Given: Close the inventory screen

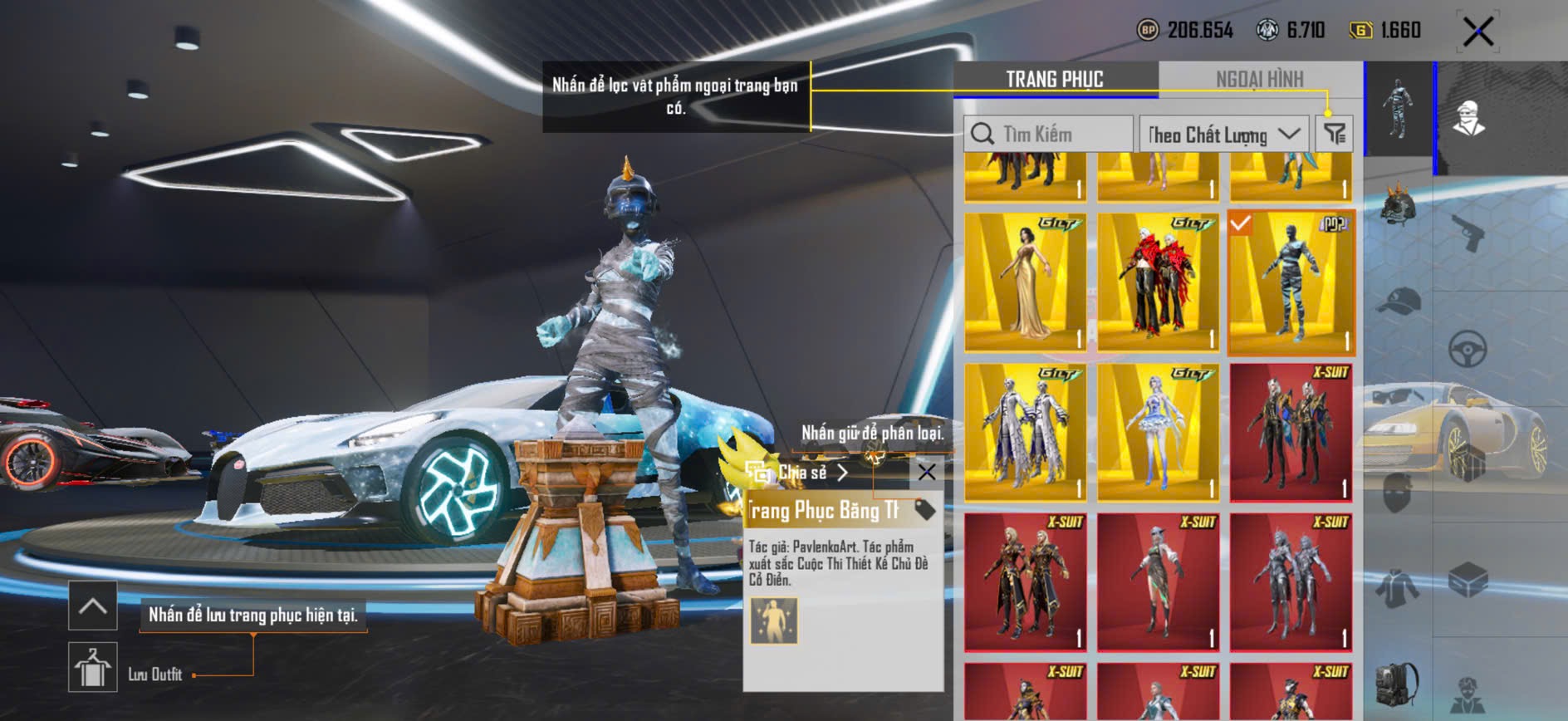Looking at the screenshot, I should 1478,32.
